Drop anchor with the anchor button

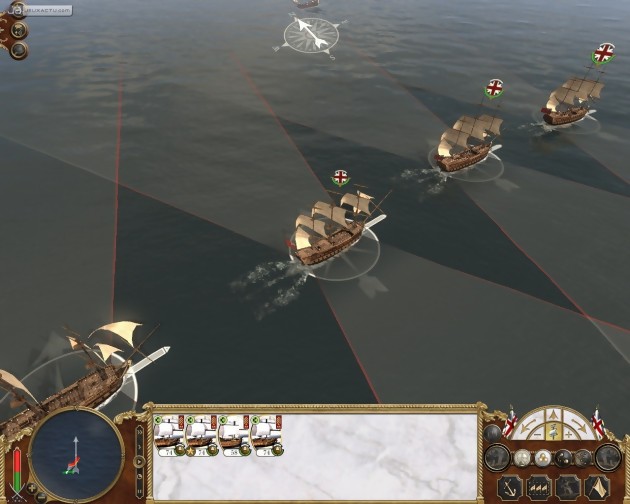[x=509, y=488]
